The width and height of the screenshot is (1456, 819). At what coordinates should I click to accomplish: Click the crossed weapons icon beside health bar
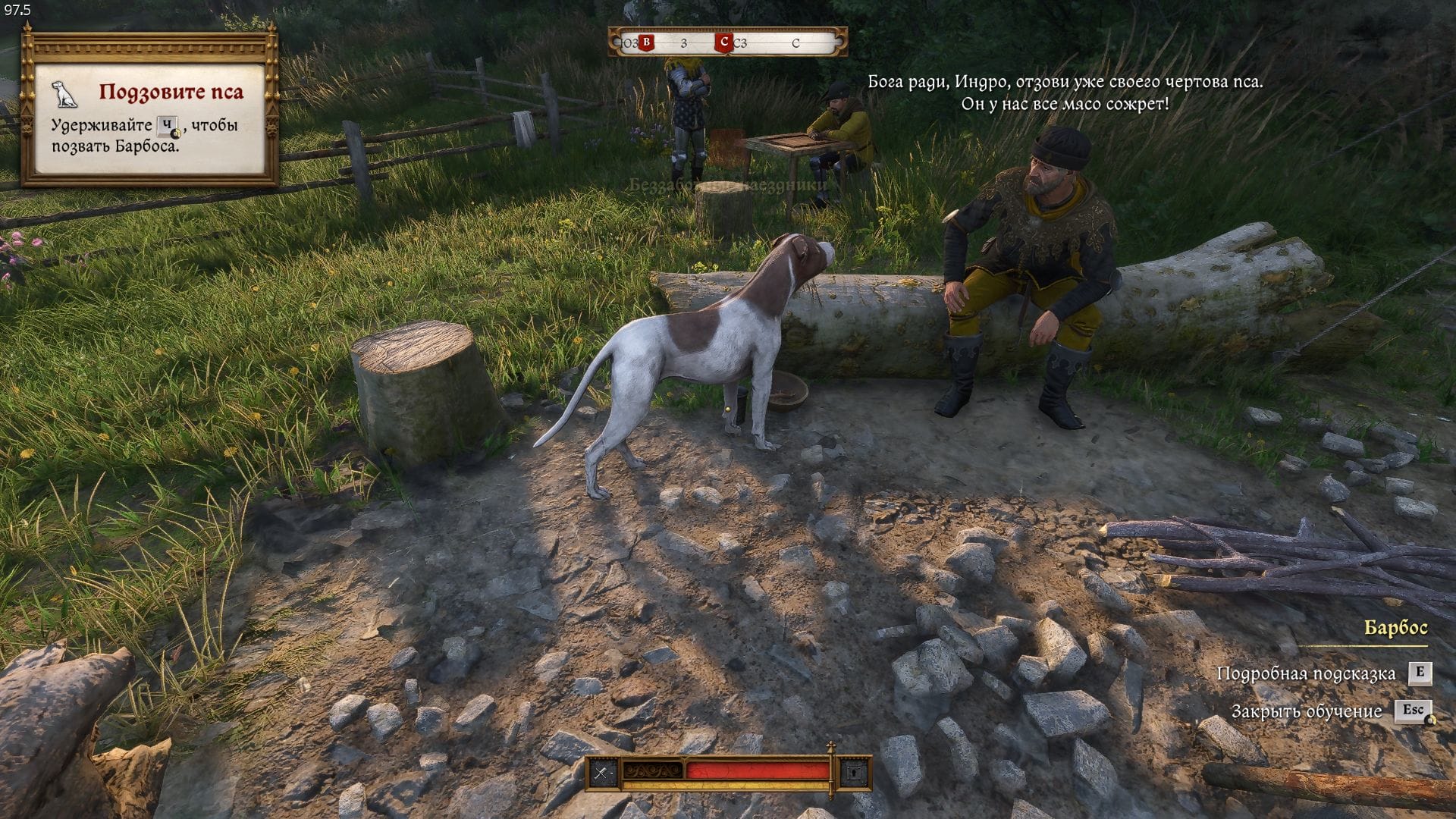(x=603, y=773)
